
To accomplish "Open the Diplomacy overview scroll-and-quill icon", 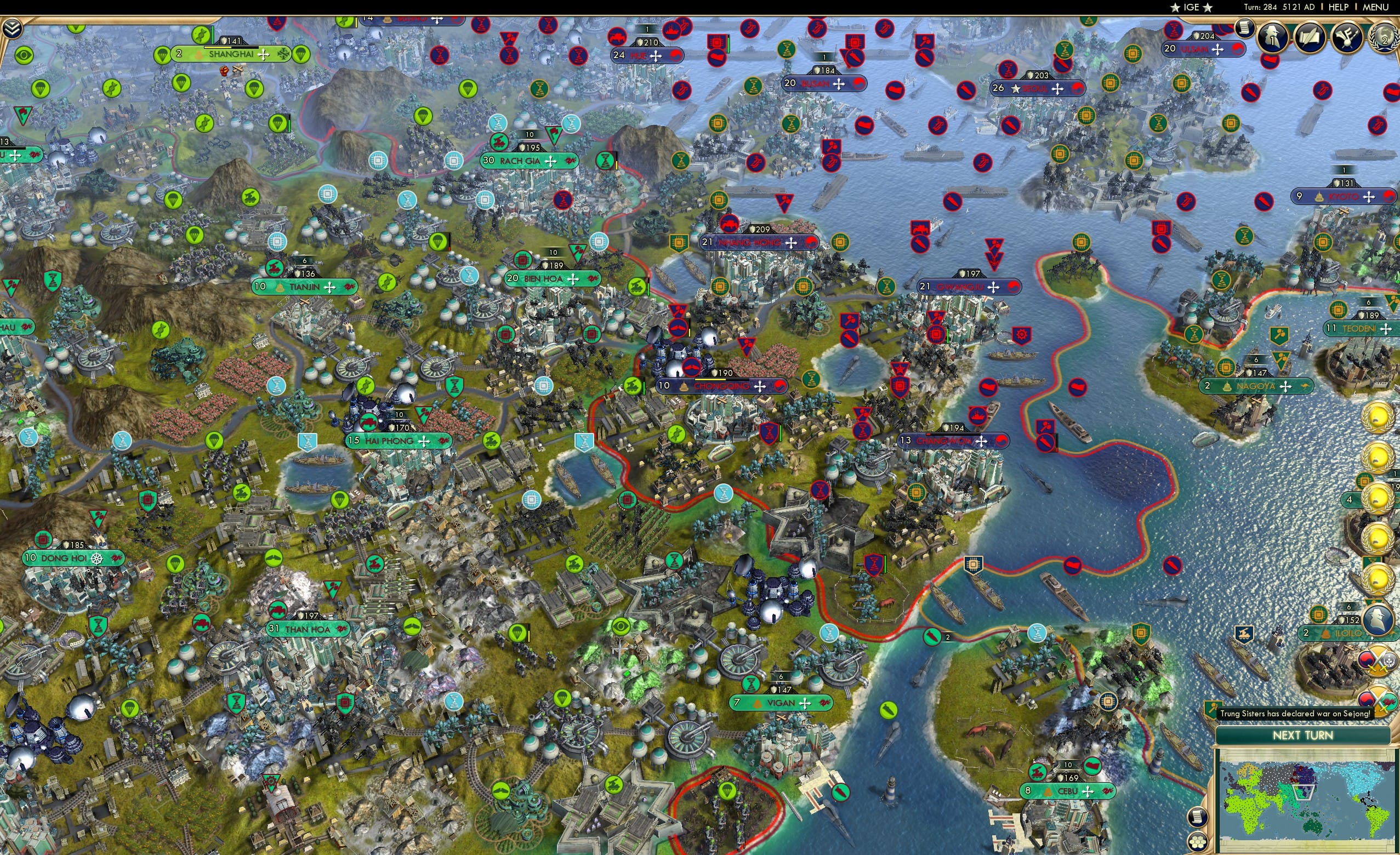I will (1310, 36).
